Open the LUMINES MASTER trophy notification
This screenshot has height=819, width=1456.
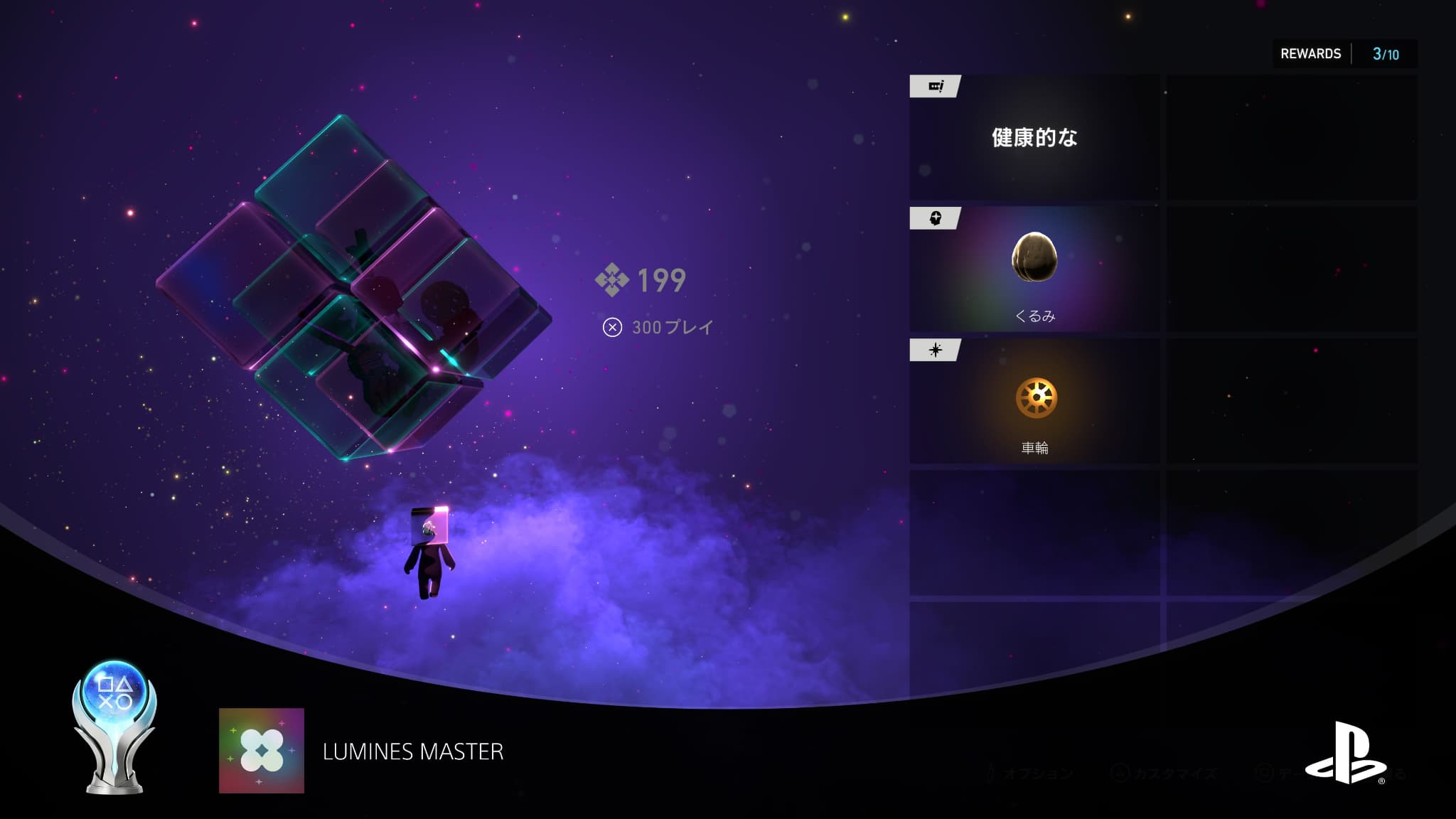pos(412,751)
